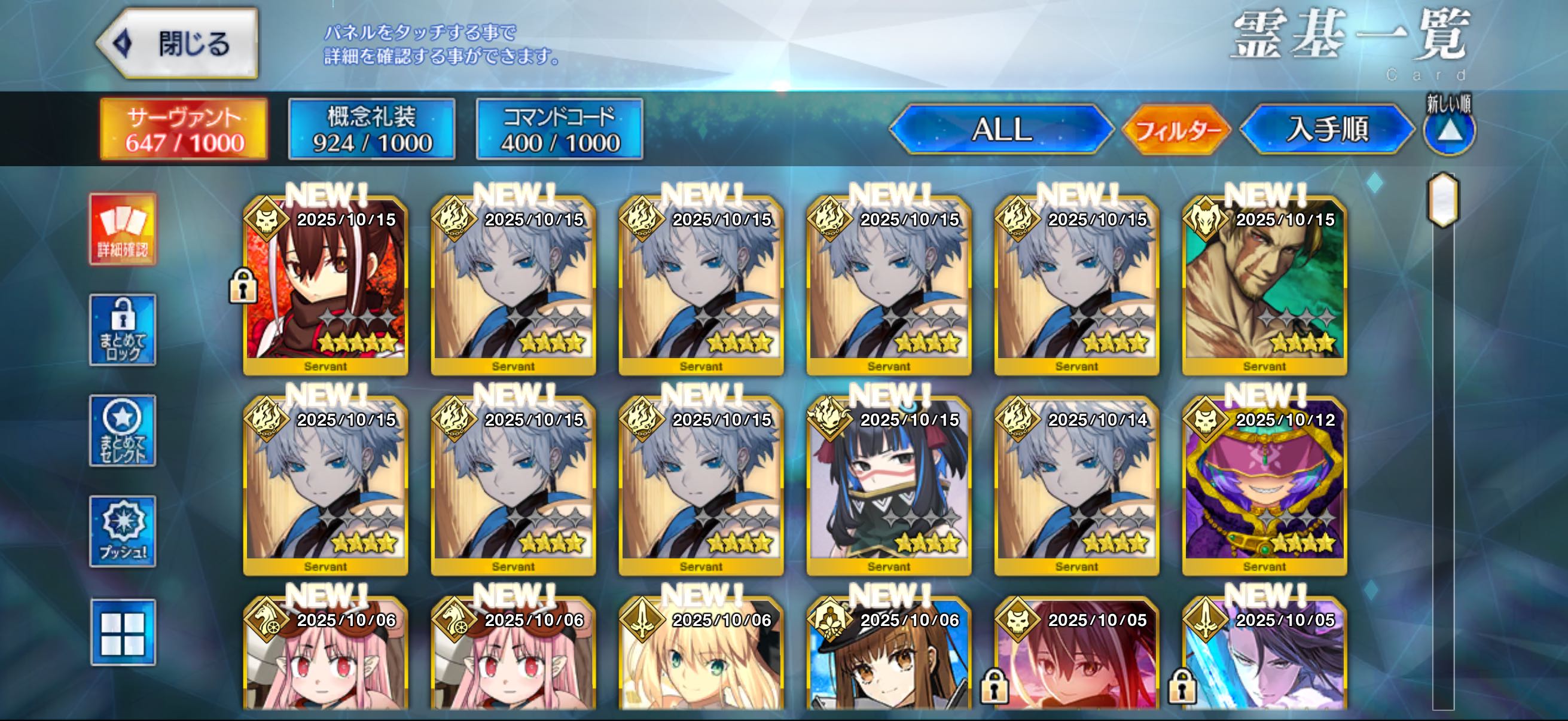Pick the scarred muscular man servant card
This screenshot has width=1568, height=721.
tap(1264, 285)
